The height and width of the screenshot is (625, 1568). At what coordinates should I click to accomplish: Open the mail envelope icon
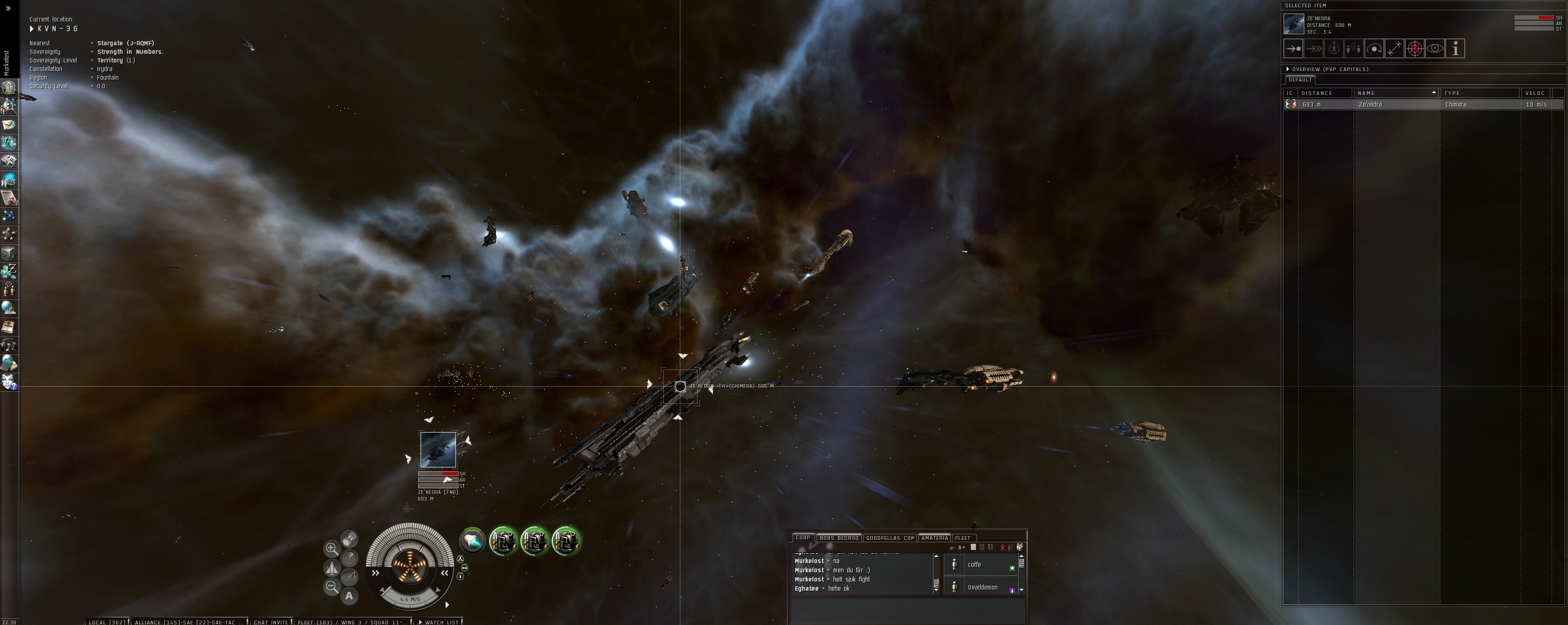9,124
